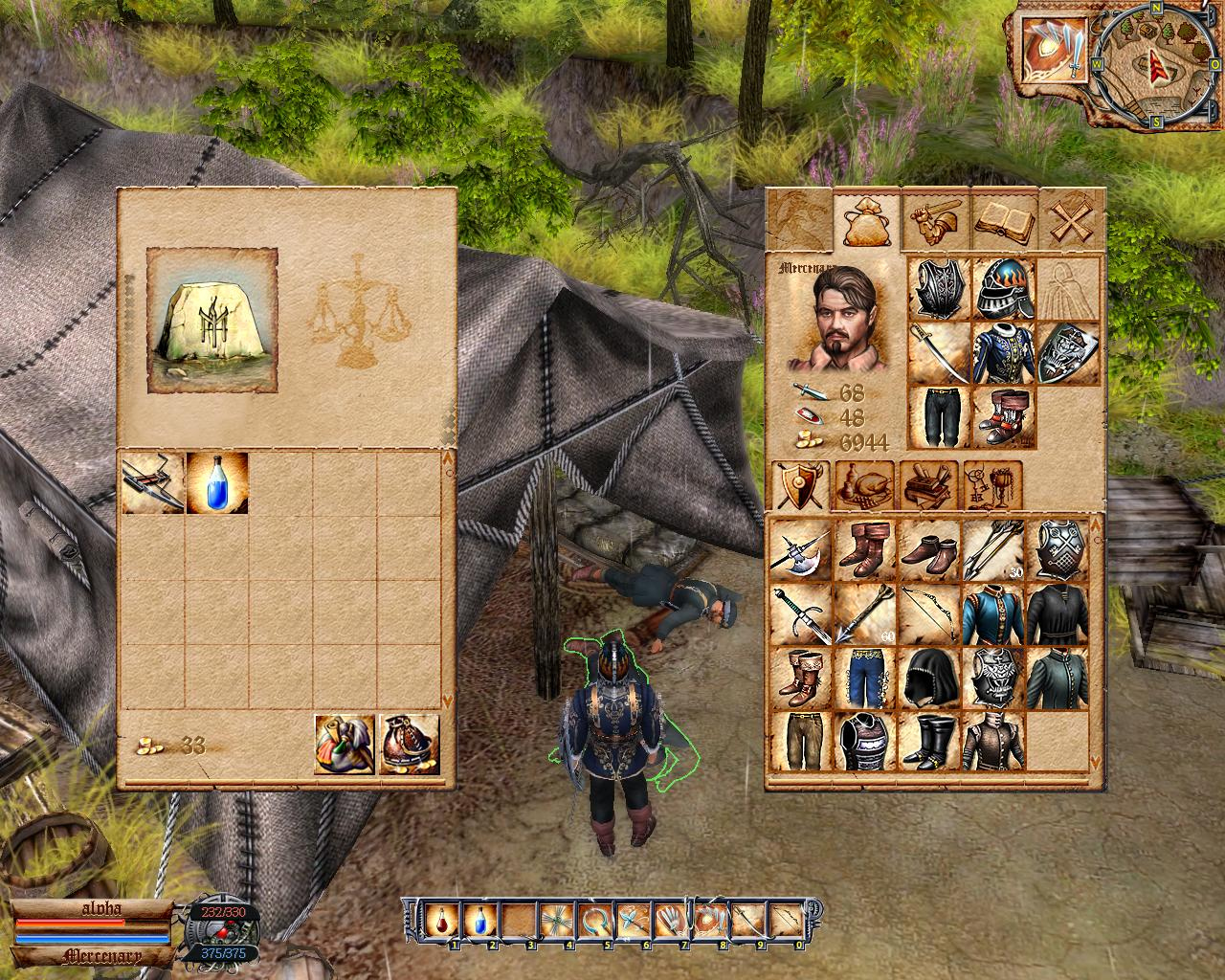The image size is (1225, 980).
Task: Select the equipped flame helmet slot
Action: pos(1004,288)
